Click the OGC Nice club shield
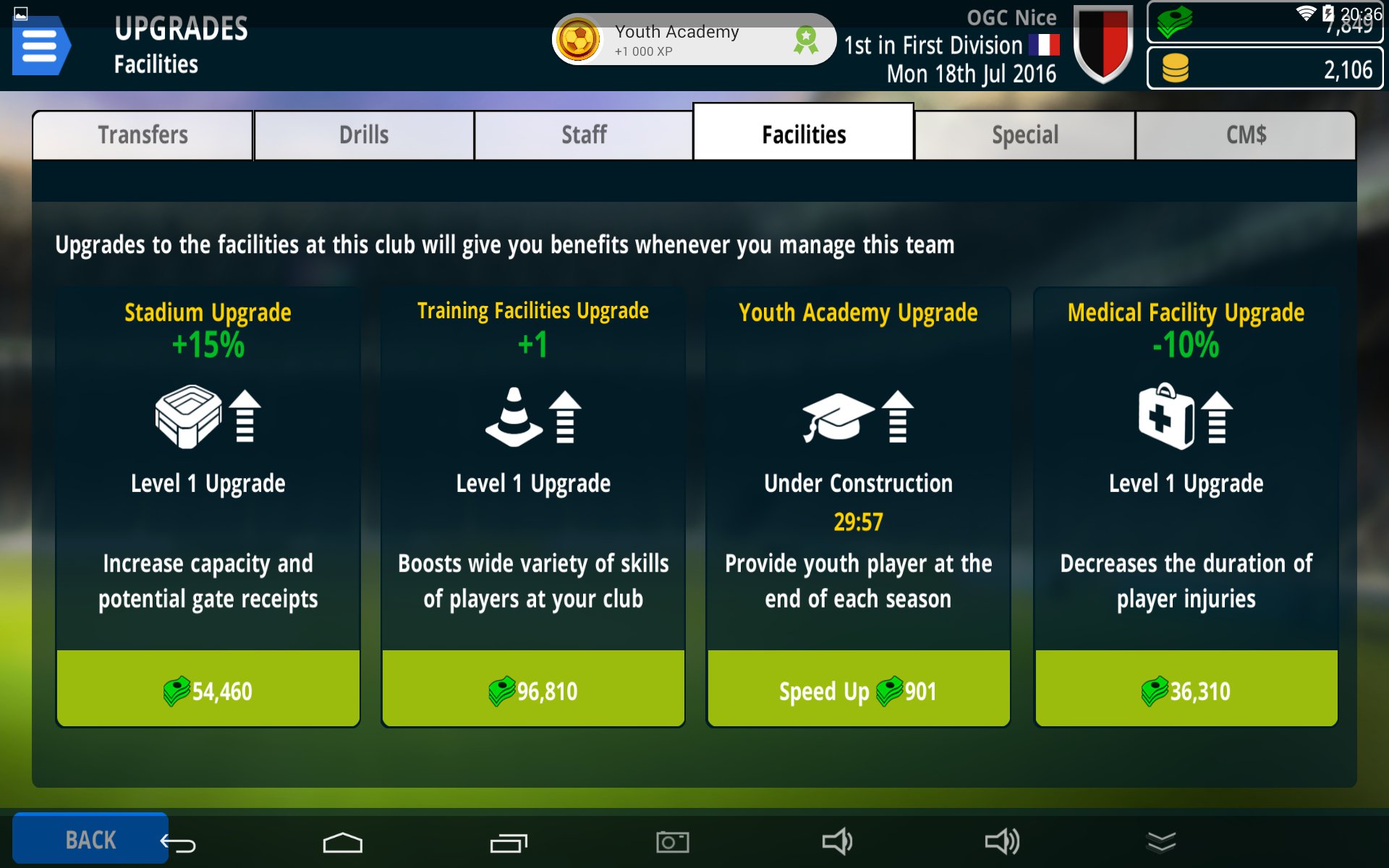1389x868 pixels. (1103, 43)
